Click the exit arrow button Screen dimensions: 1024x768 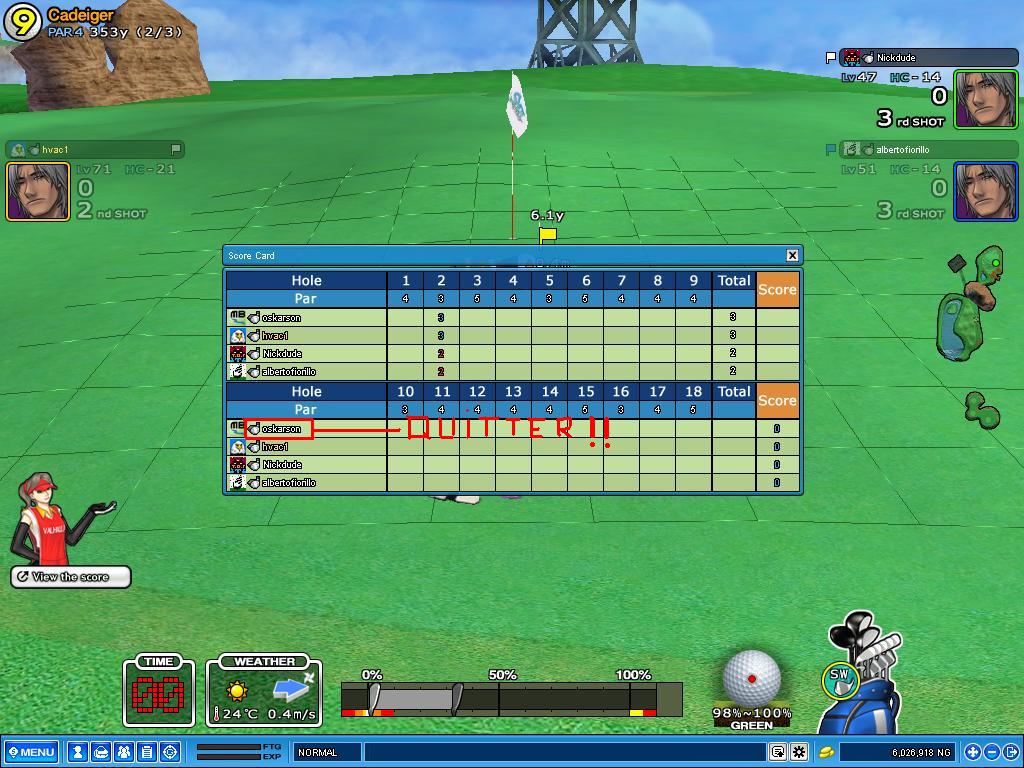[1011, 752]
